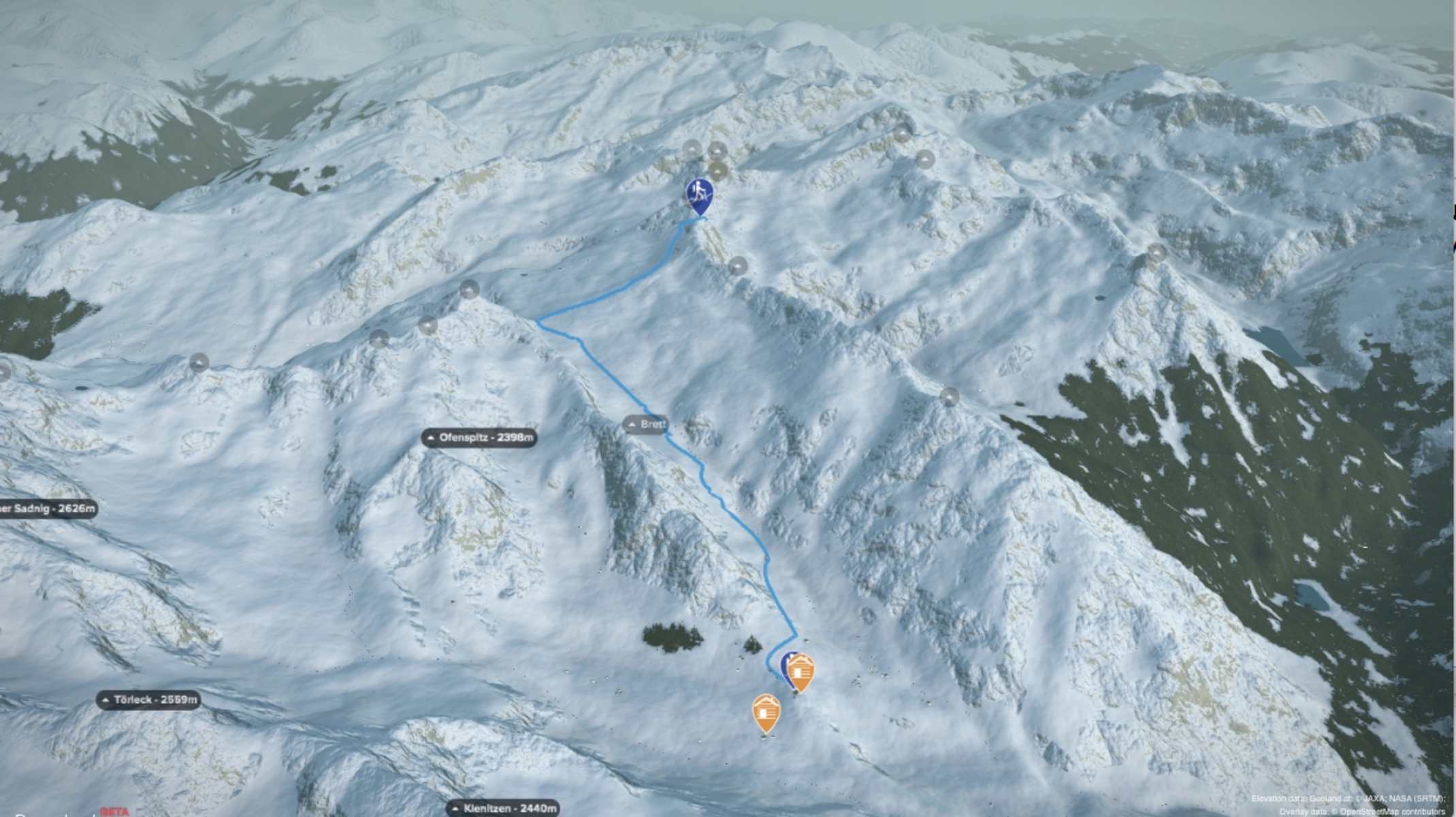The width and height of the screenshot is (1456, 817).
Task: Click the blue ski touring marker with skier icon
Action: (699, 195)
